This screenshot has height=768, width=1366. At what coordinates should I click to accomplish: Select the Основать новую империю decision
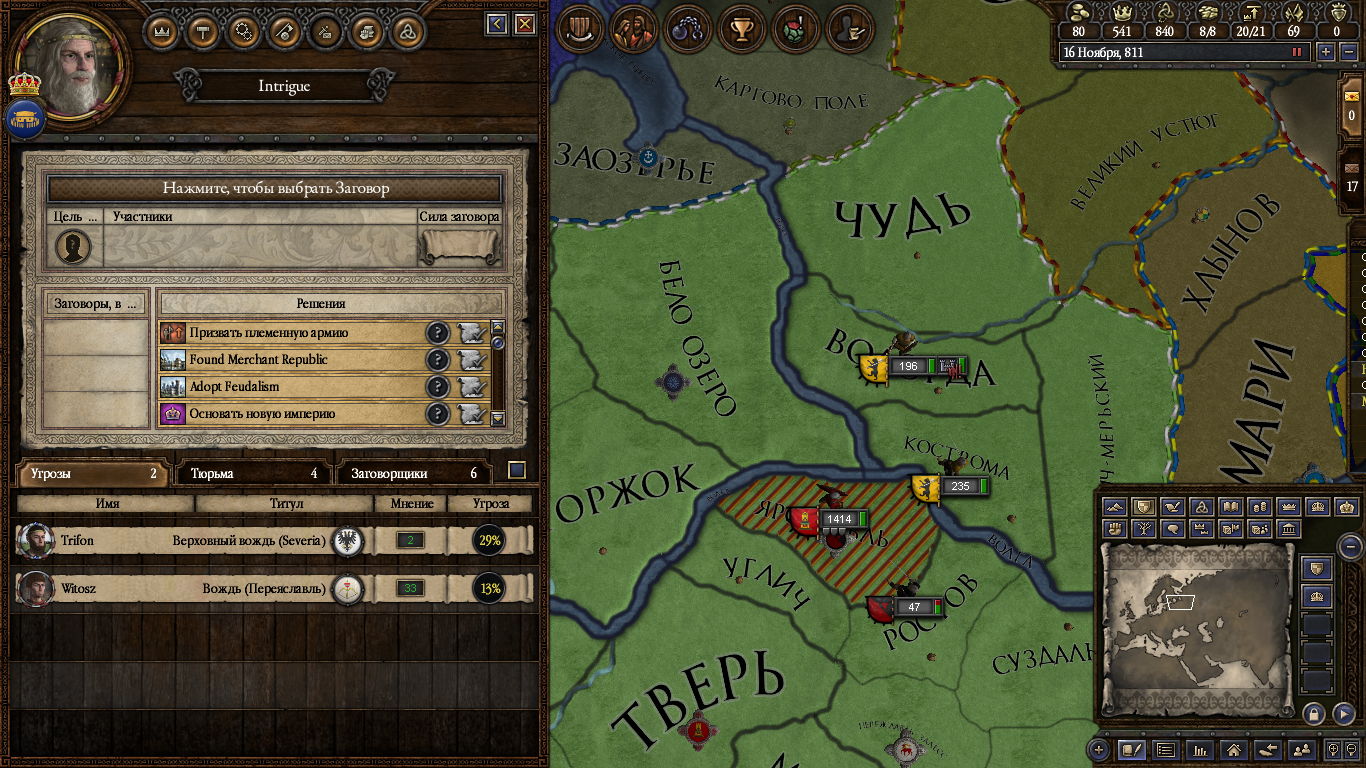290,414
